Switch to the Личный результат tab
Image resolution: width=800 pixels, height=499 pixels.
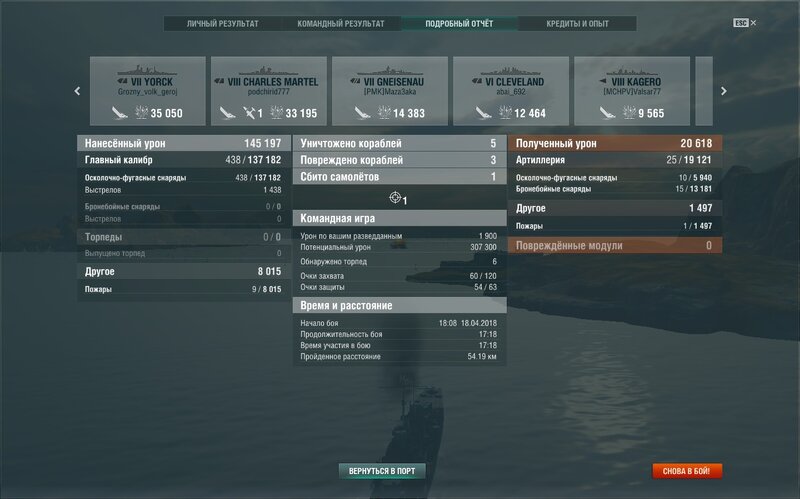[223, 23]
